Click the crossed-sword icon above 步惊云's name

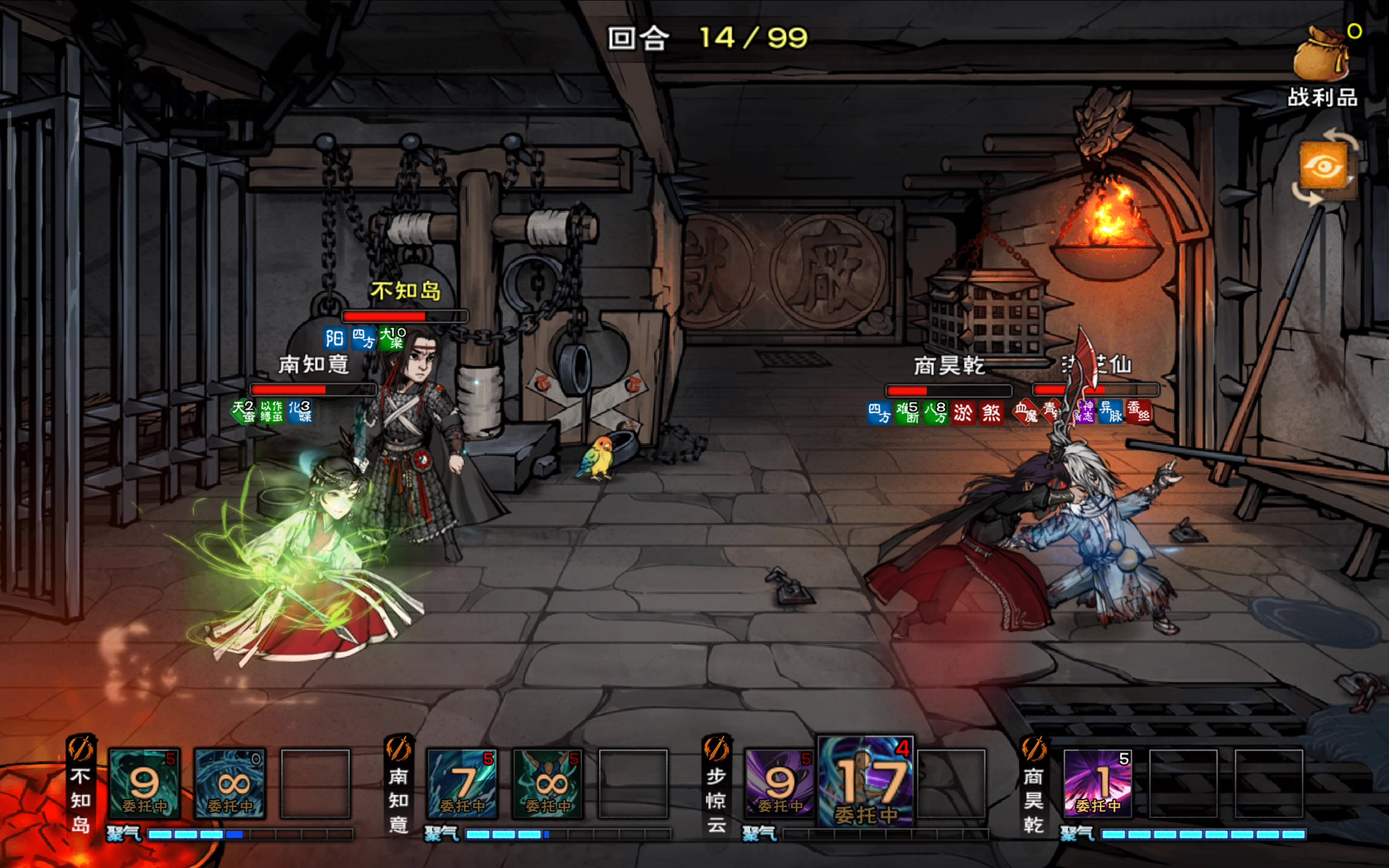click(716, 749)
